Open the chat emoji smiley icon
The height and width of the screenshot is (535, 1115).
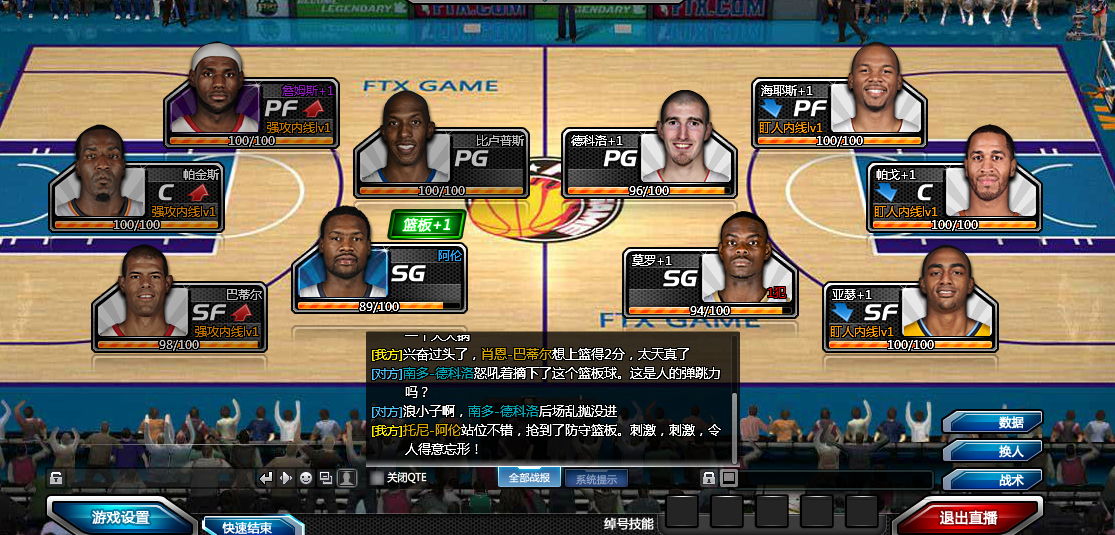[306, 478]
